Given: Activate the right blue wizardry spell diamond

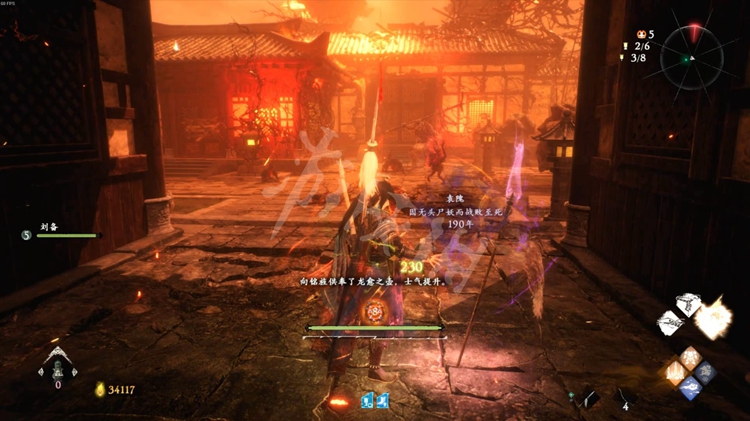Looking at the screenshot, I should [704, 372].
